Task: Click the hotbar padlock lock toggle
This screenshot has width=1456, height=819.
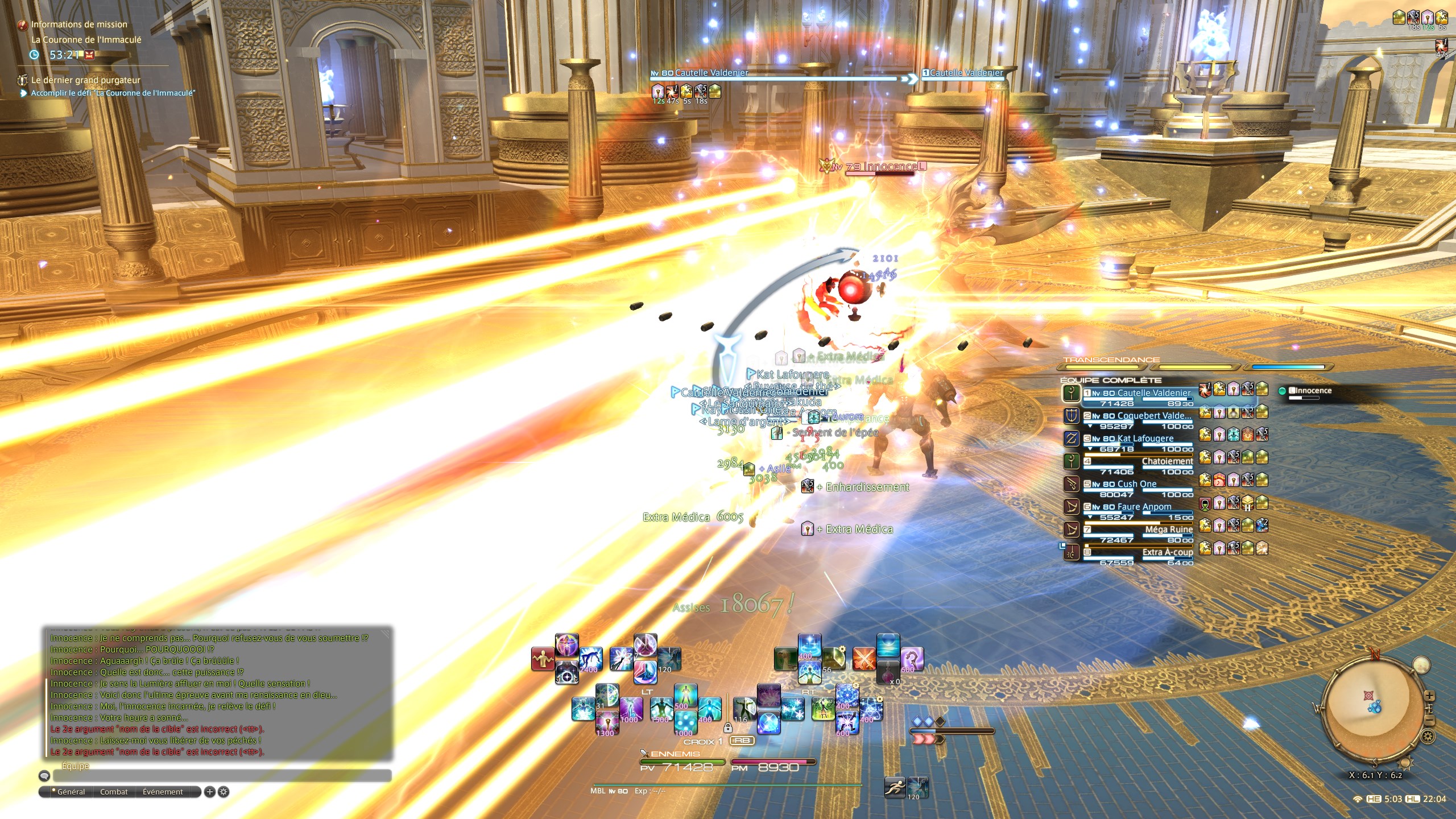Action: 727,728
